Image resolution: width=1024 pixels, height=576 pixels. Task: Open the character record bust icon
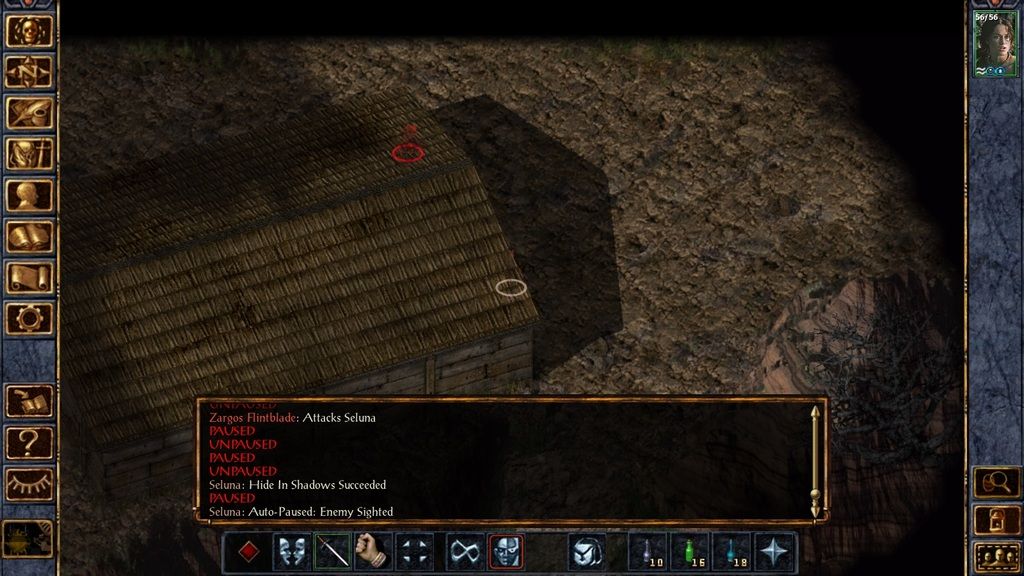pos(29,195)
